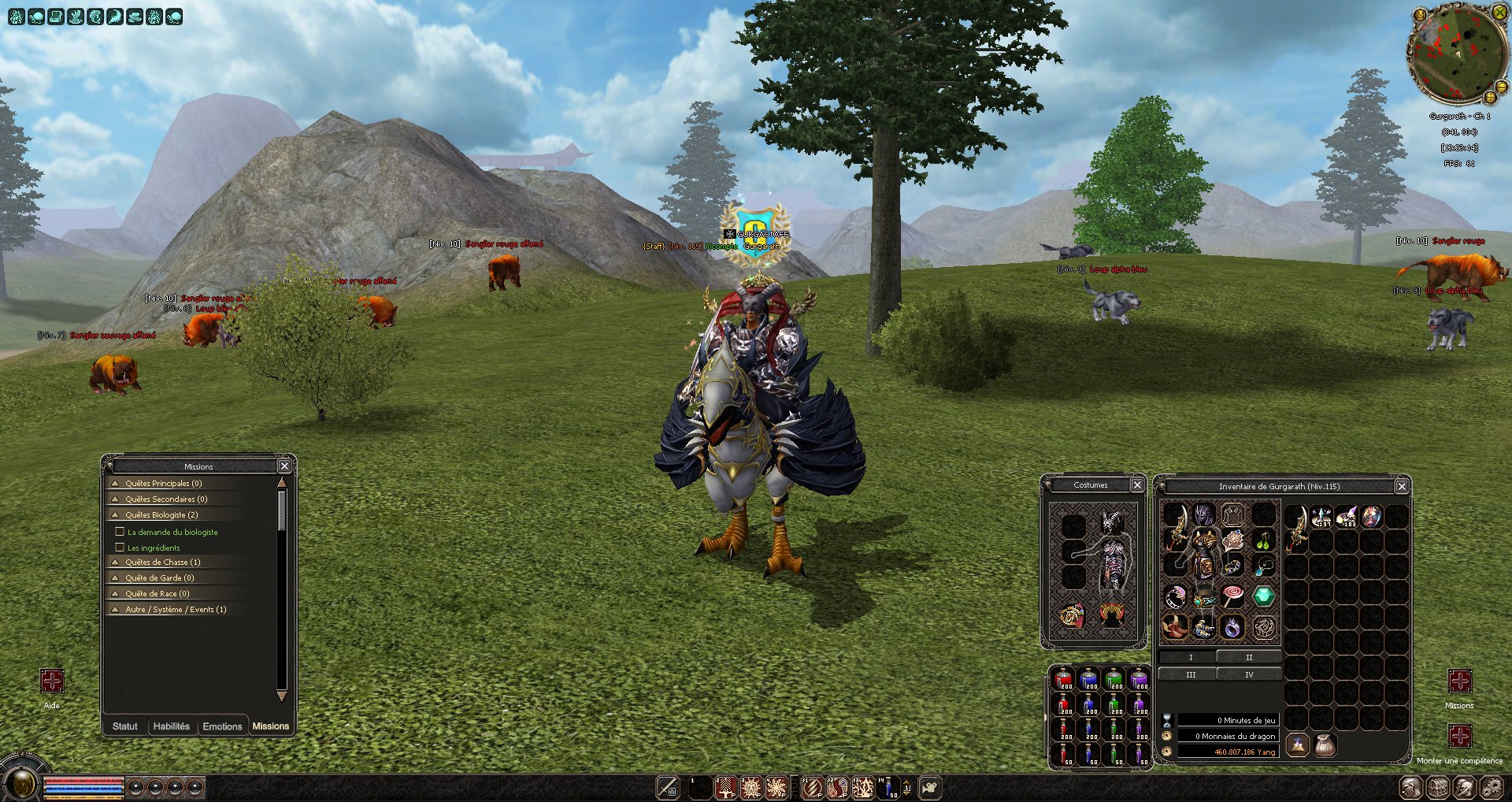Open the money pouch icon in the inventory
This screenshot has height=802, width=1512.
coord(1324,744)
